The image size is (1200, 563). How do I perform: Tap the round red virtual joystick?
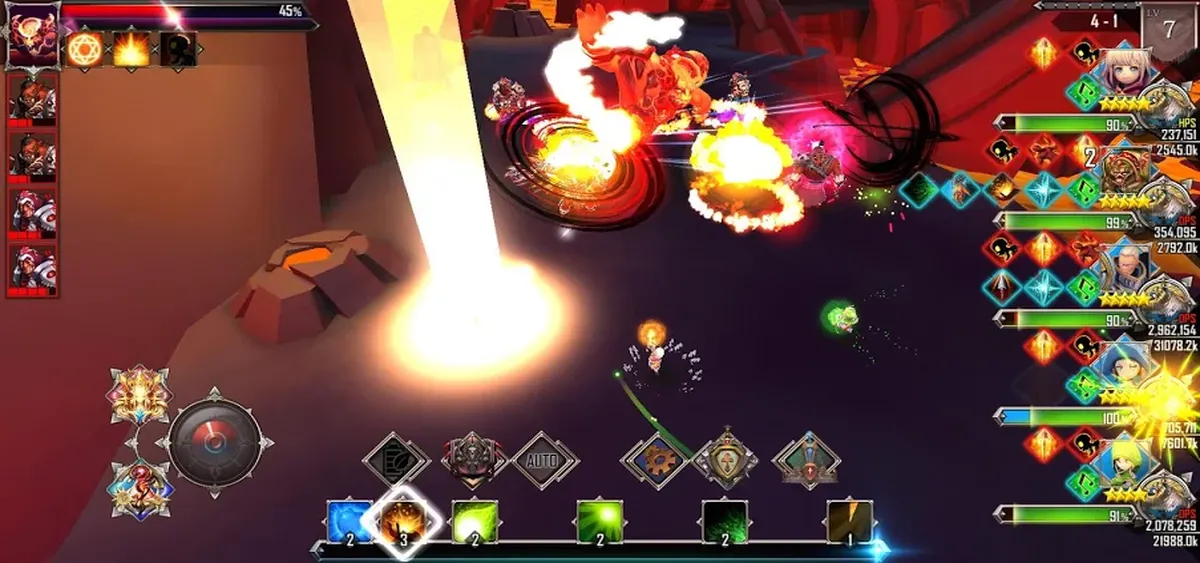(214, 442)
